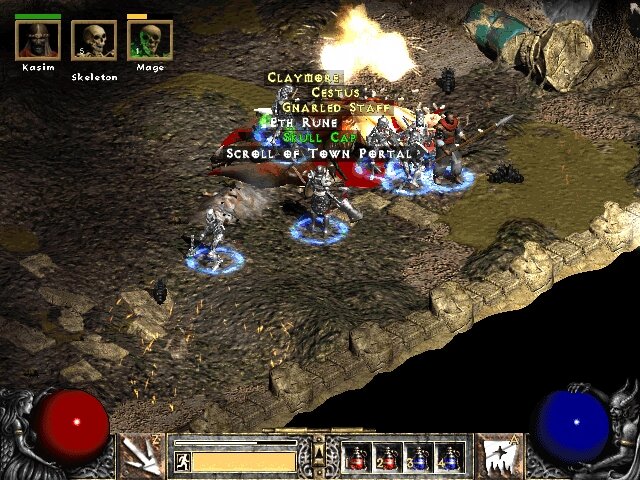Open the right-hand skill selector icon
The image size is (640, 480).
tap(497, 456)
